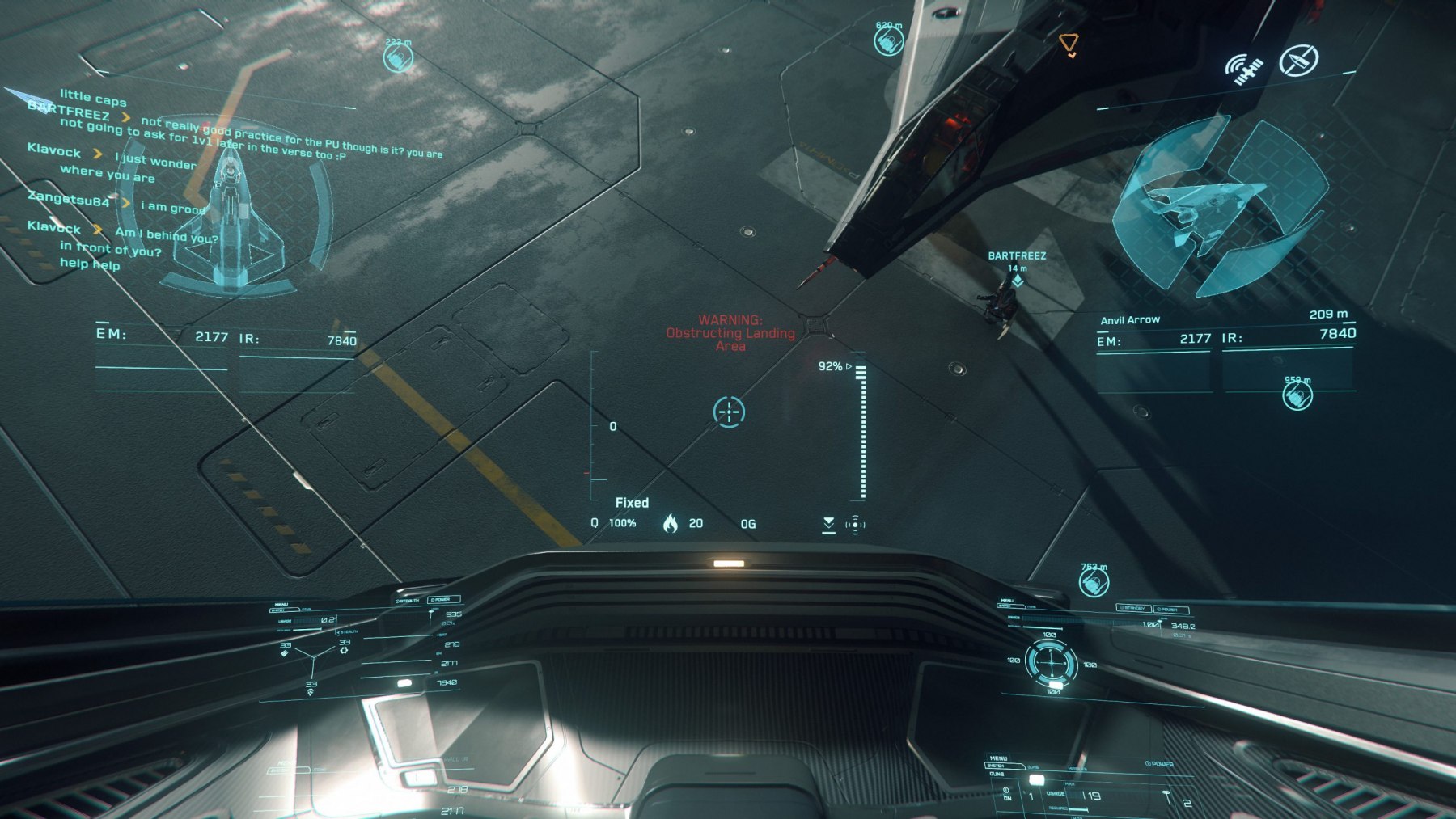Select the landing pad marker at 620 m
Image resolution: width=1456 pixels, height=819 pixels.
(888, 40)
